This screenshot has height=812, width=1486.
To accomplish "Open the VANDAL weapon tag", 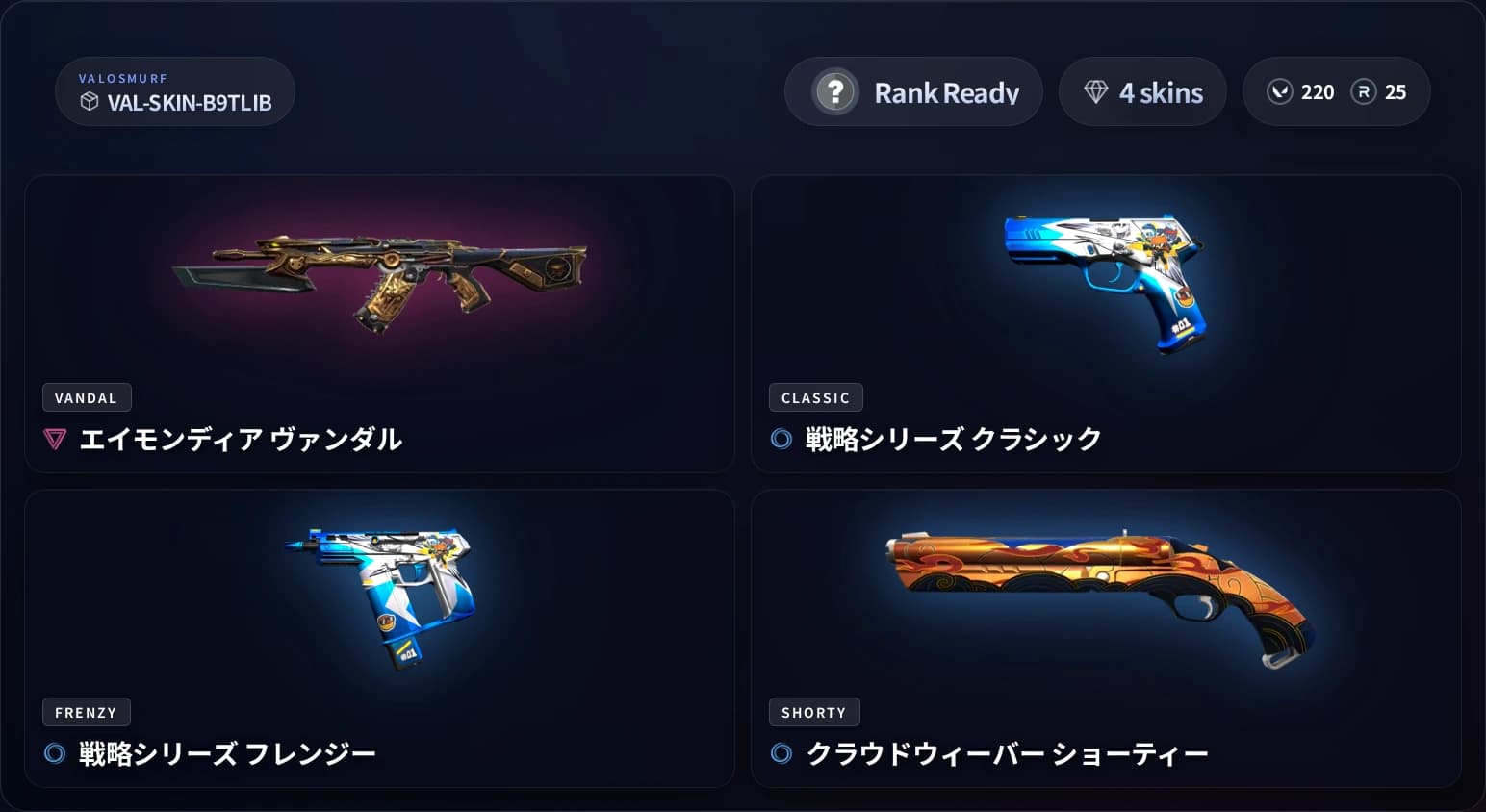I will click(86, 397).
